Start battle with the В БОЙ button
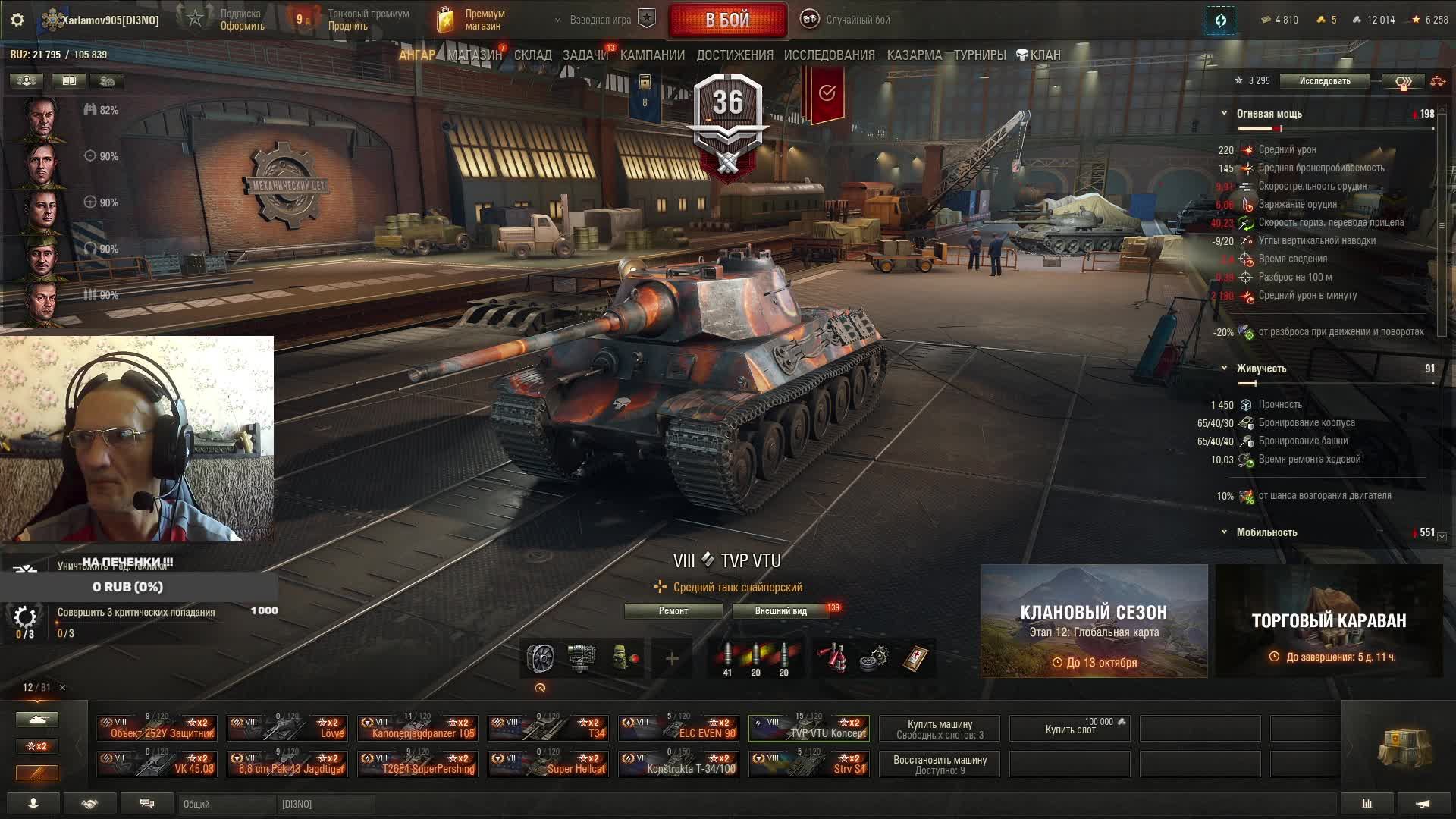This screenshot has width=1456, height=819. click(x=727, y=20)
